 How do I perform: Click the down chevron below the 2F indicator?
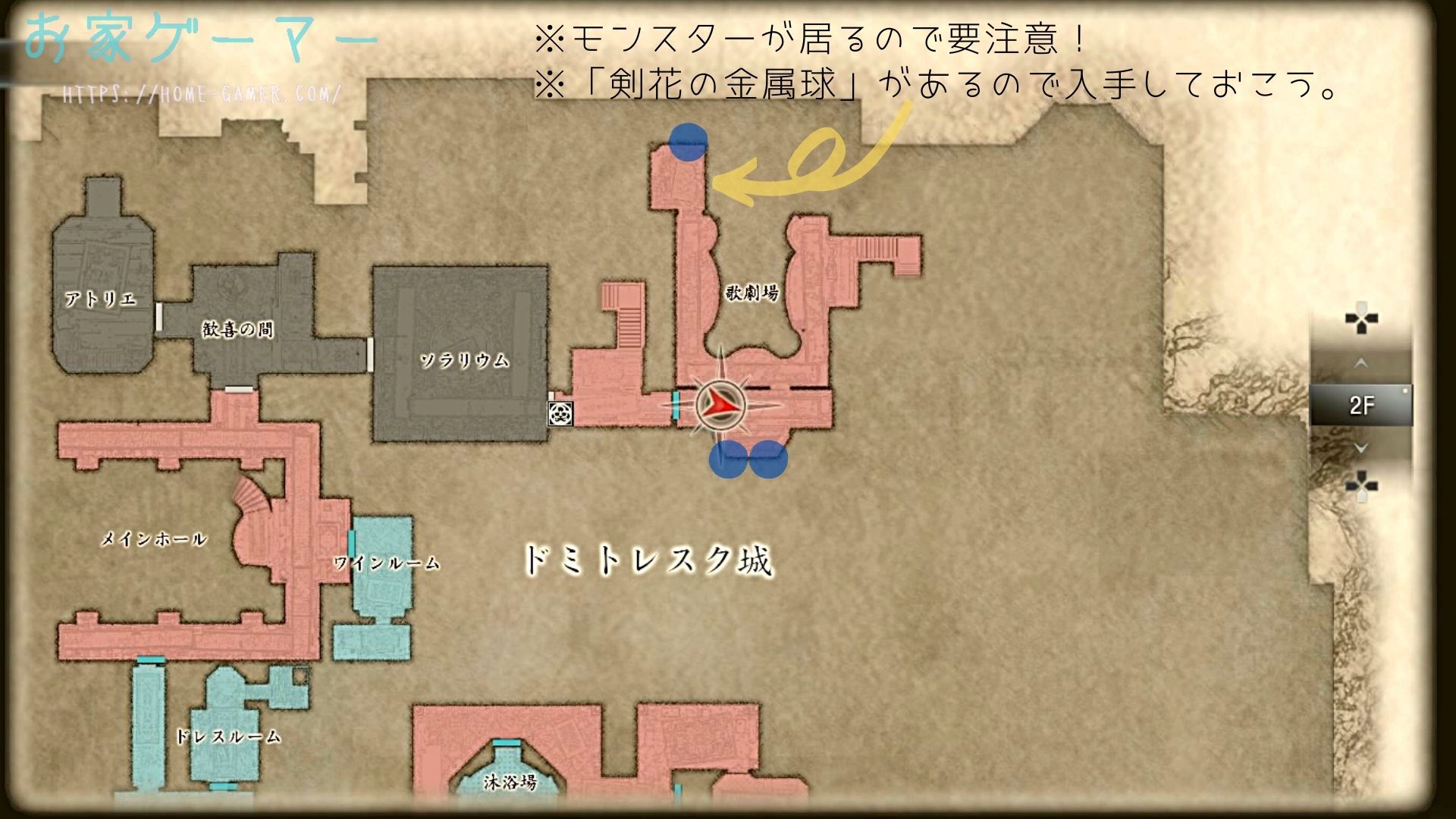(1360, 447)
